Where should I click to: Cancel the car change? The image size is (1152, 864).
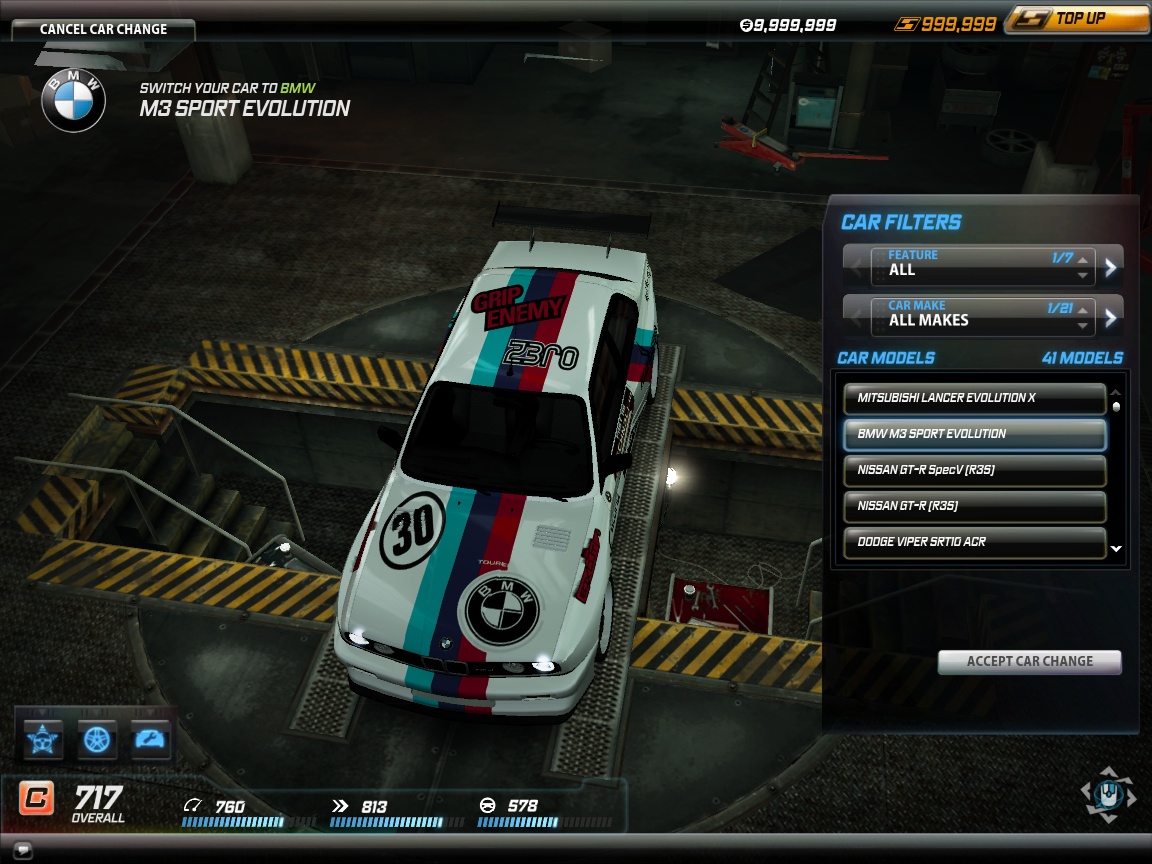tap(103, 29)
